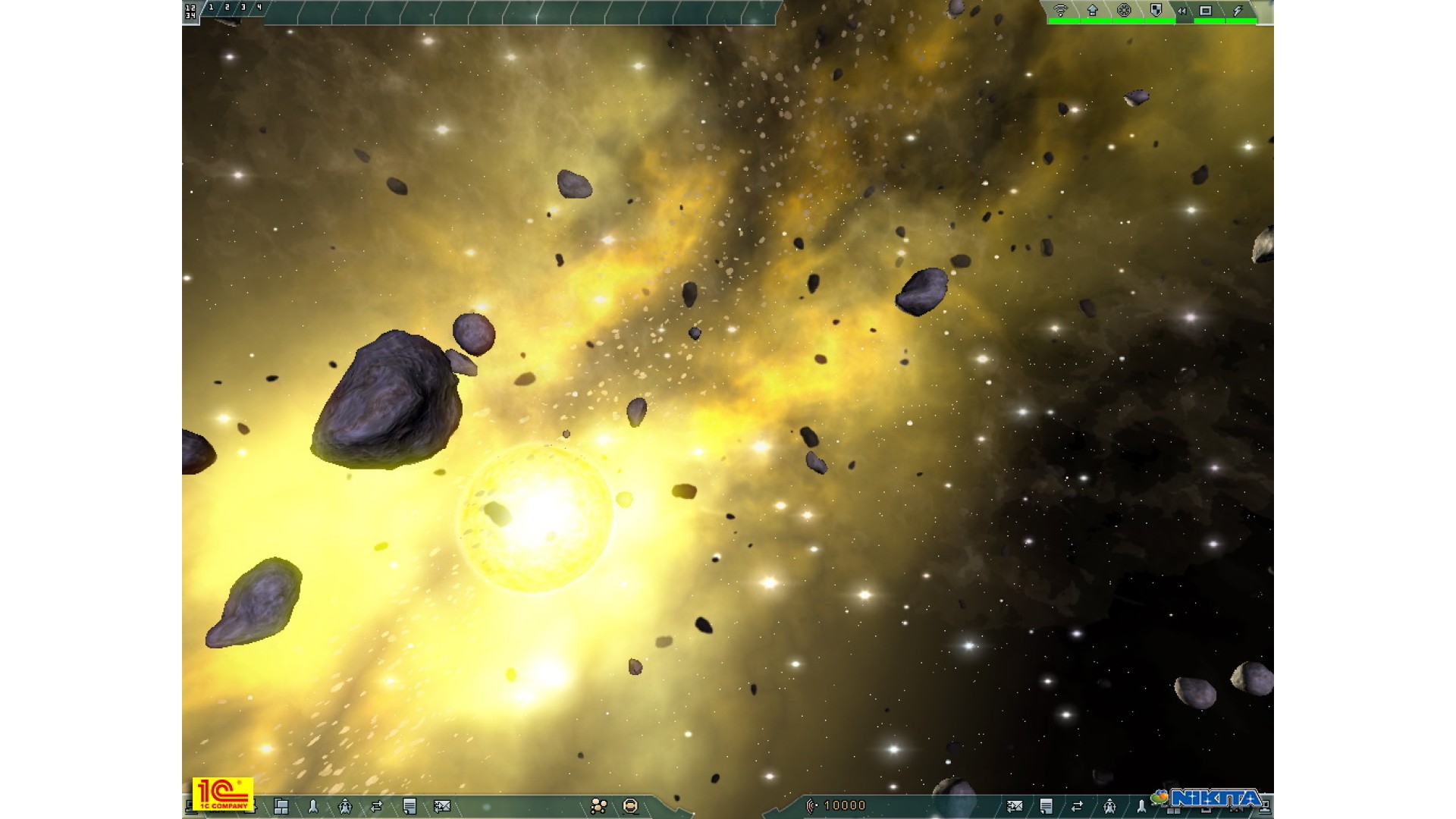The height and width of the screenshot is (819, 1456).
Task: Click the upward arrow icon
Action: (x=1093, y=10)
